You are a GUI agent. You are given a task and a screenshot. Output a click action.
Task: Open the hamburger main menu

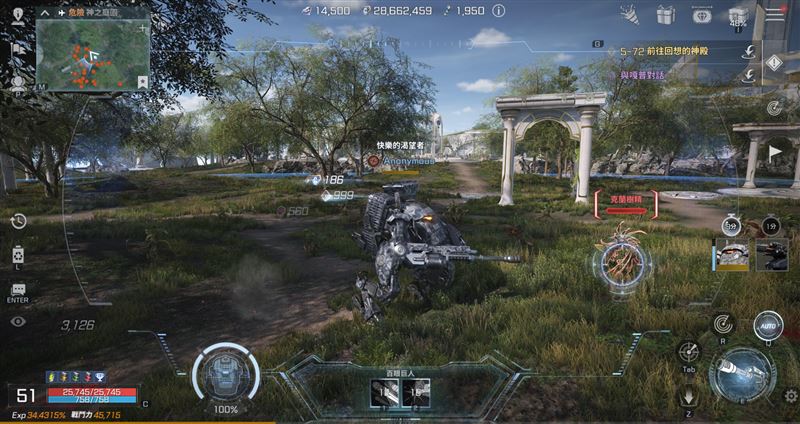pyautogui.click(x=774, y=15)
